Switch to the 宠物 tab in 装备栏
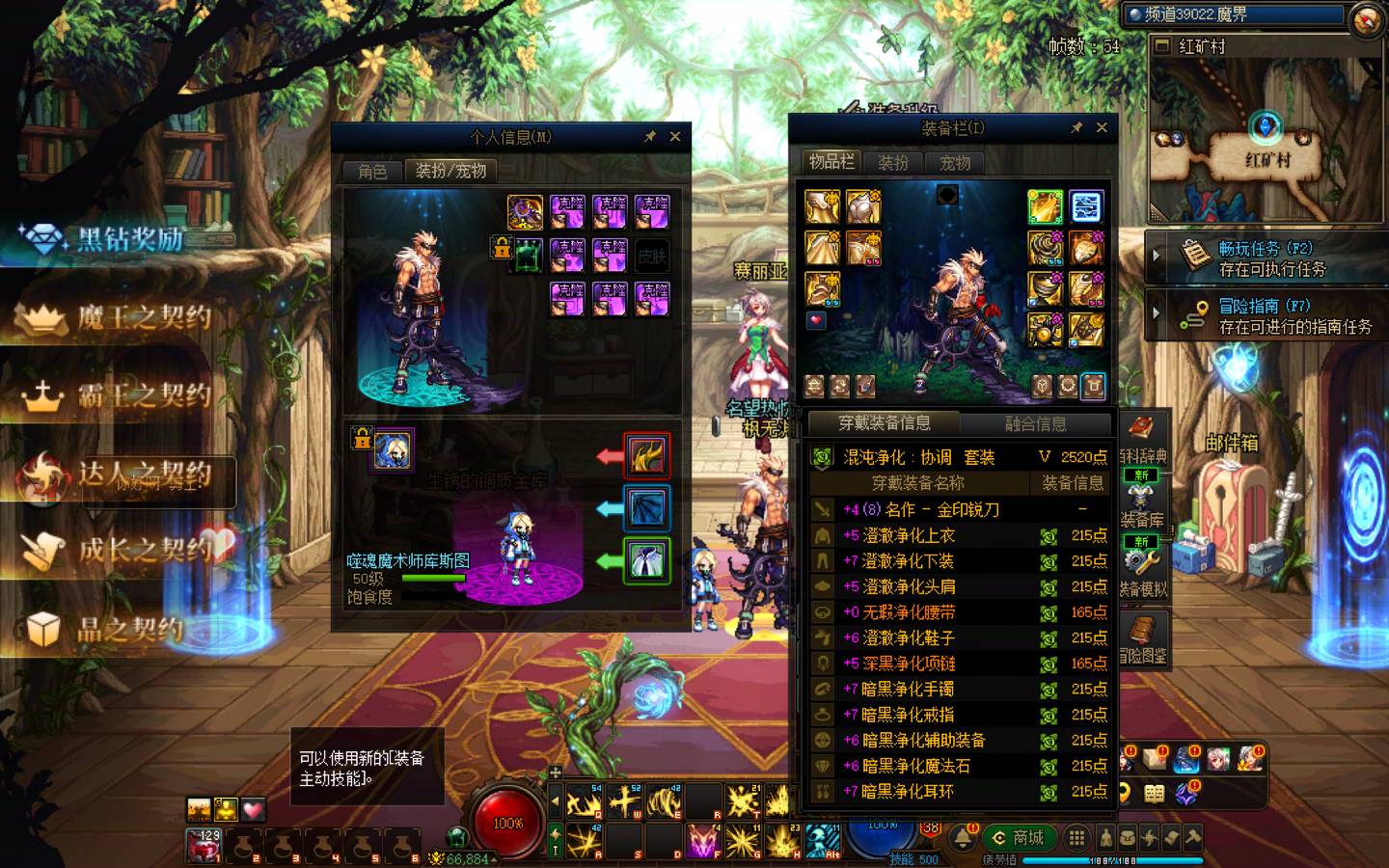Viewport: 1389px width, 868px height. [x=955, y=163]
